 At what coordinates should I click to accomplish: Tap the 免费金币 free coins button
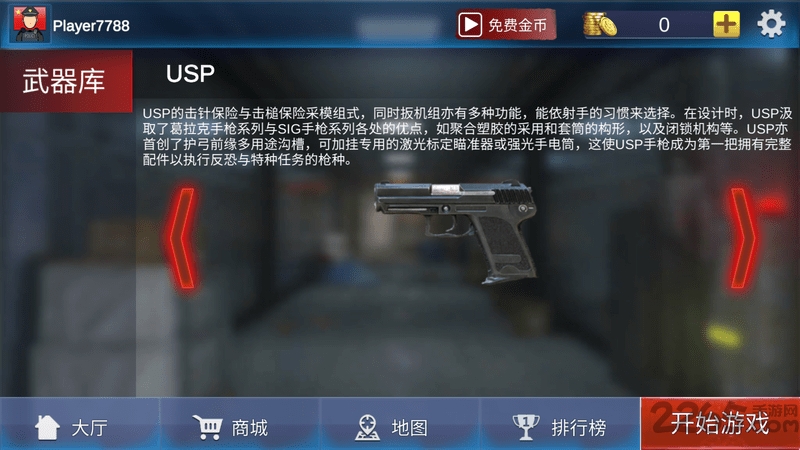(506, 24)
